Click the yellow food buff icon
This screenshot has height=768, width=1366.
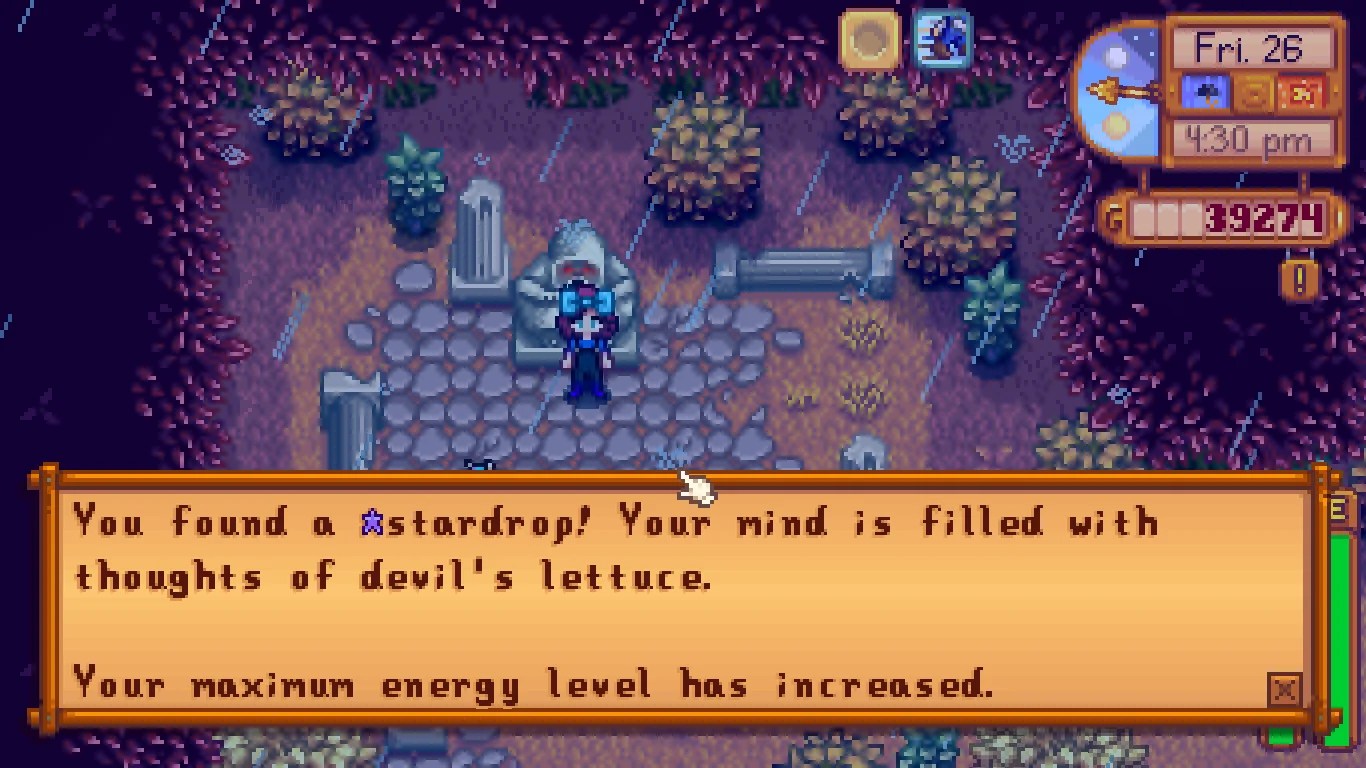pyautogui.click(x=869, y=41)
